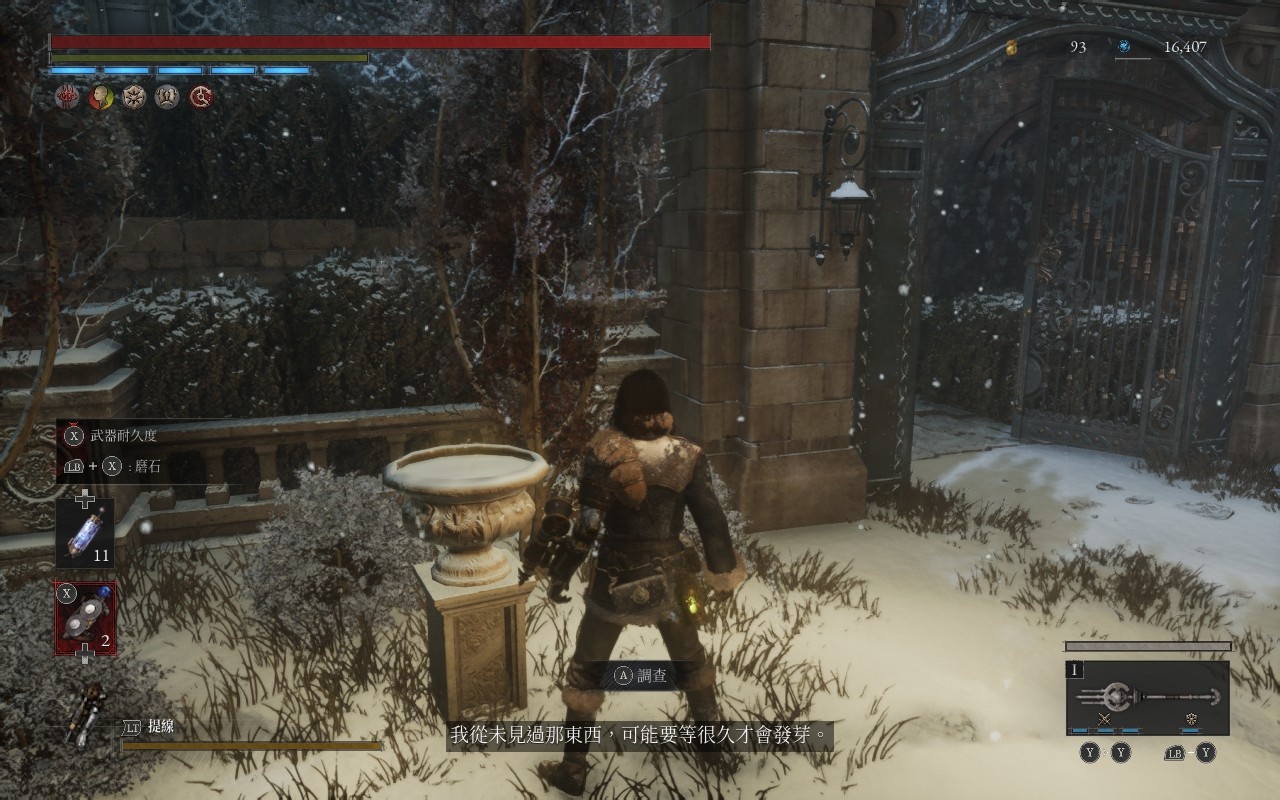Select the Pulse Cell item slot

[x=85, y=532]
